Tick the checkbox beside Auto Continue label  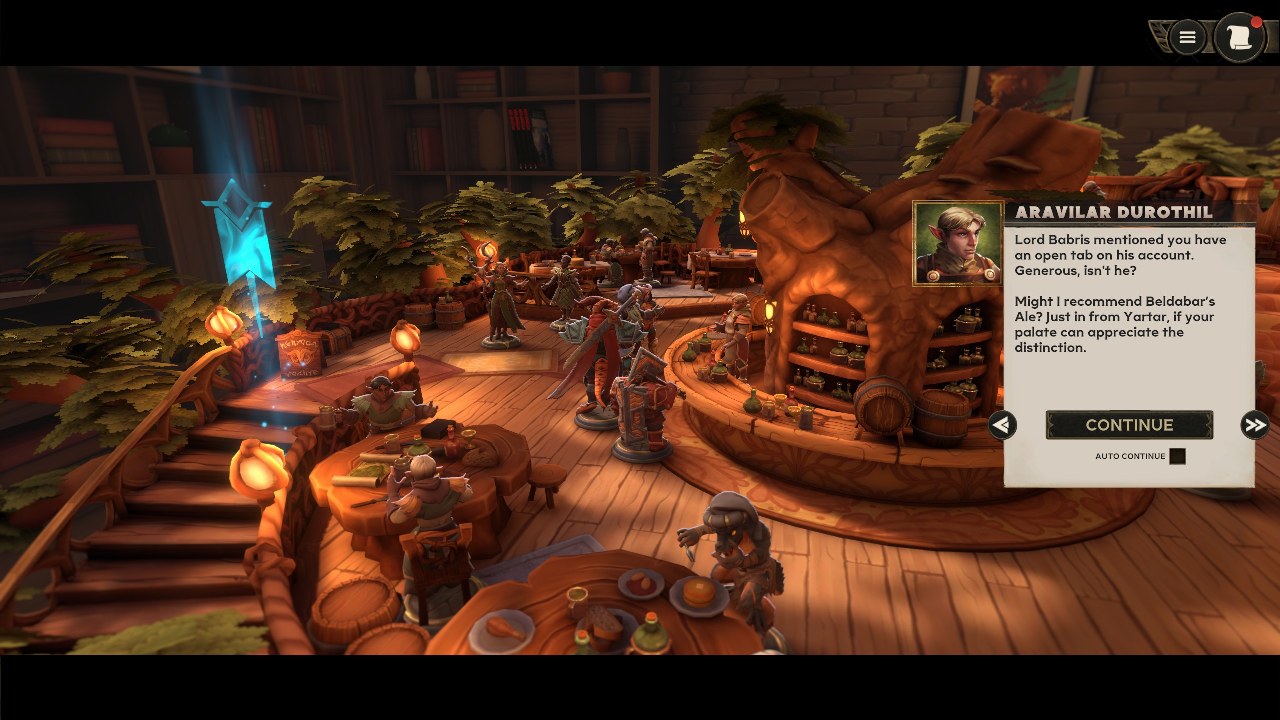pos(1177,456)
